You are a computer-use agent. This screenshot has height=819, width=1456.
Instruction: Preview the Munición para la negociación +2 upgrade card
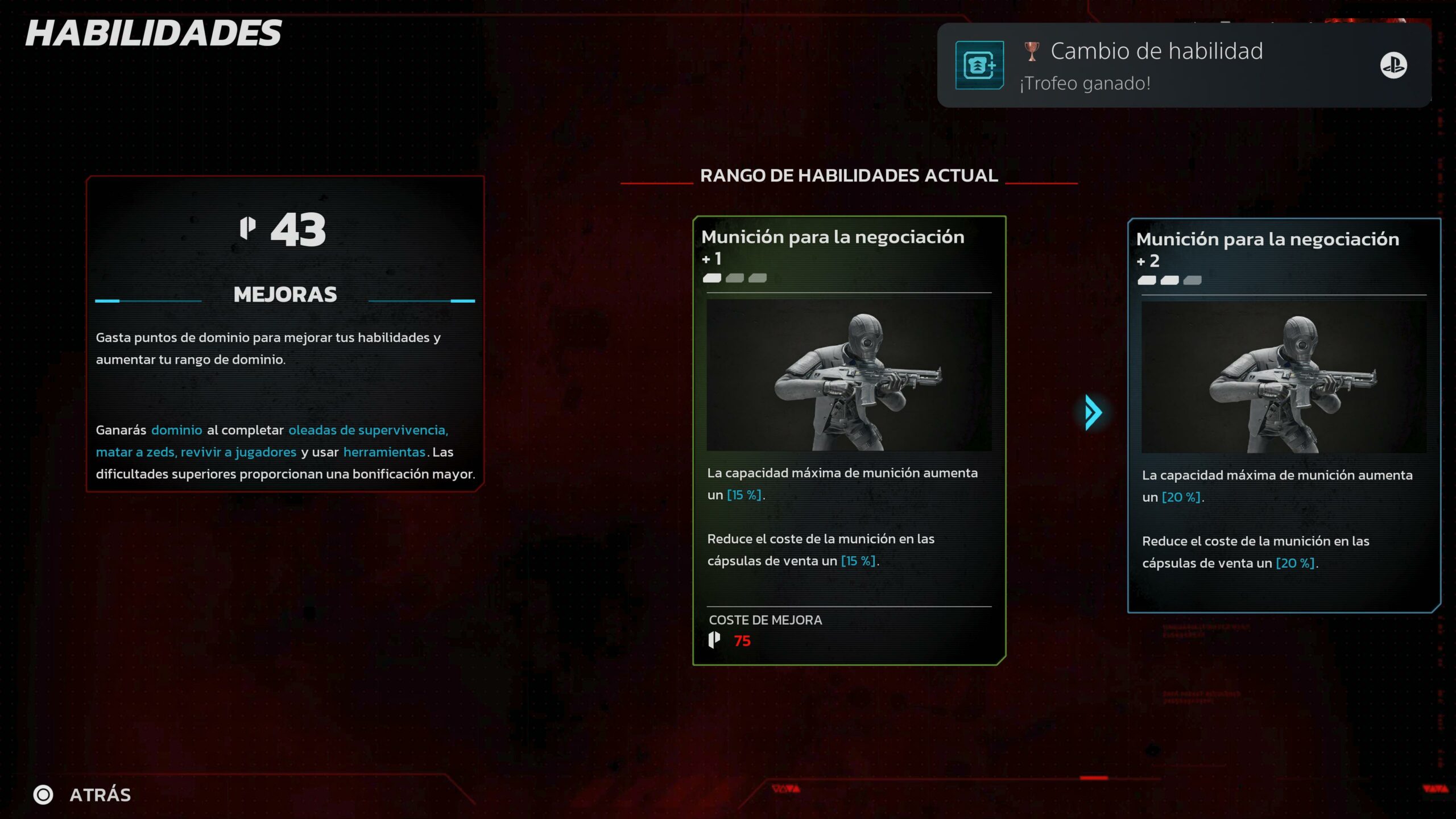point(1283,415)
